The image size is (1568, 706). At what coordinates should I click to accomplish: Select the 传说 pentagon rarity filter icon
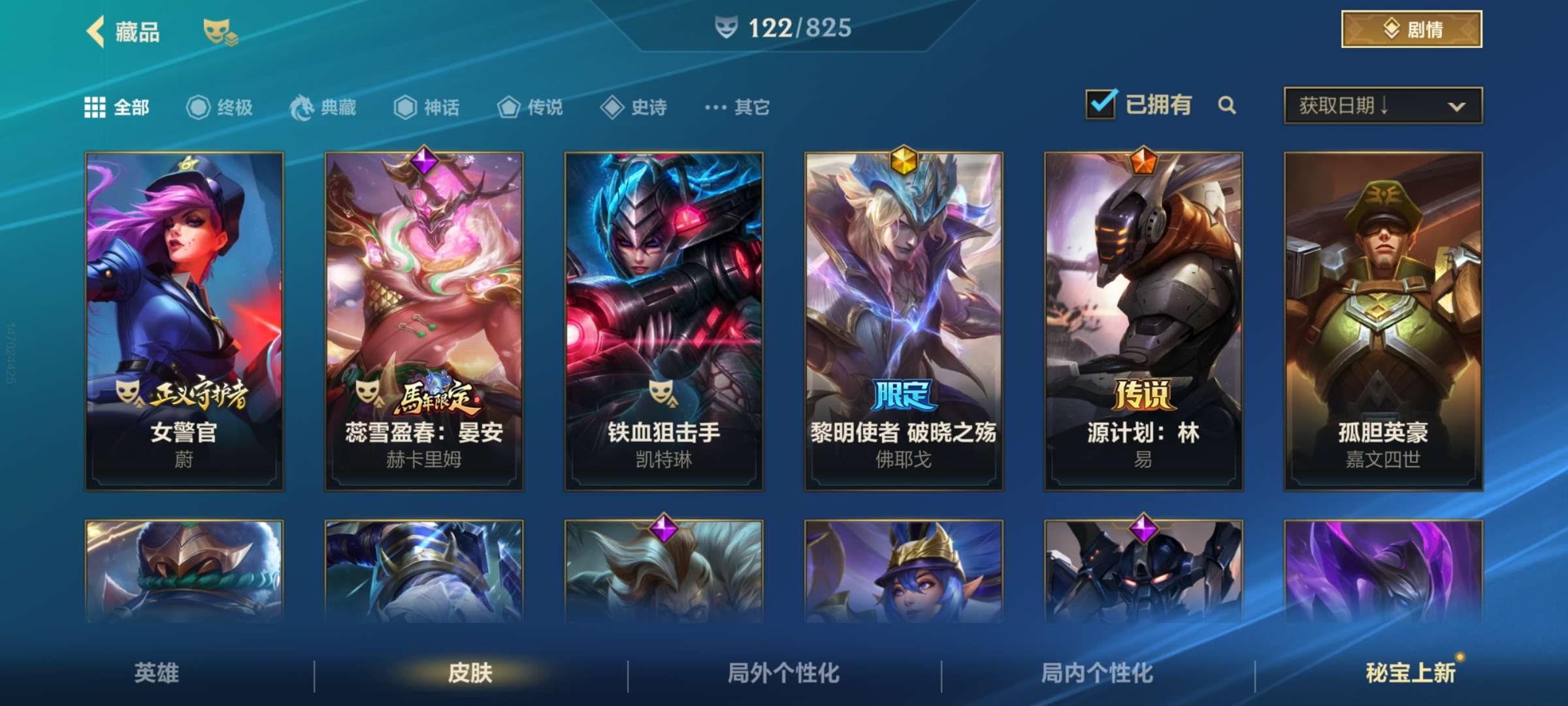[x=508, y=109]
